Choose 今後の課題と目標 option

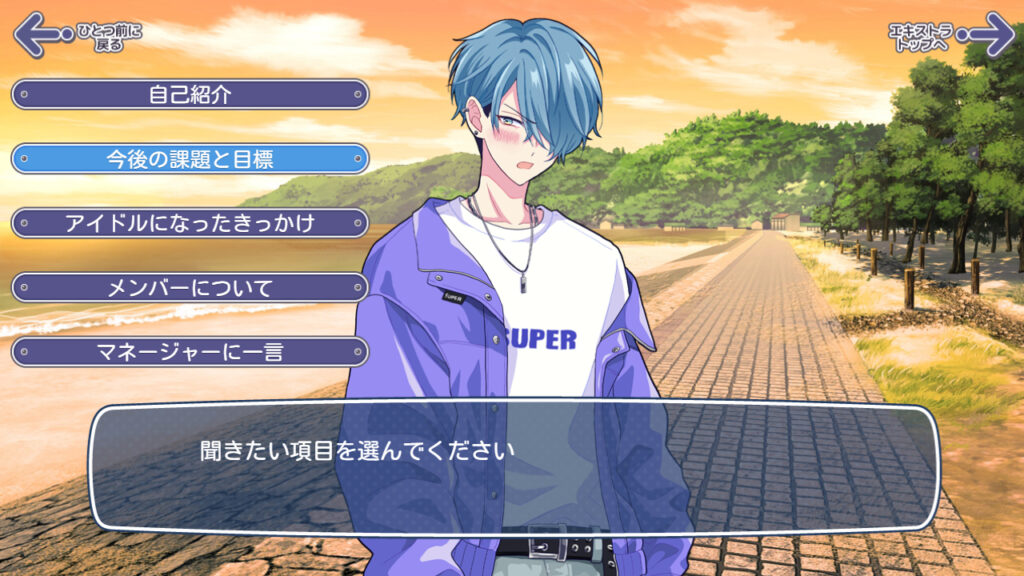pos(190,159)
